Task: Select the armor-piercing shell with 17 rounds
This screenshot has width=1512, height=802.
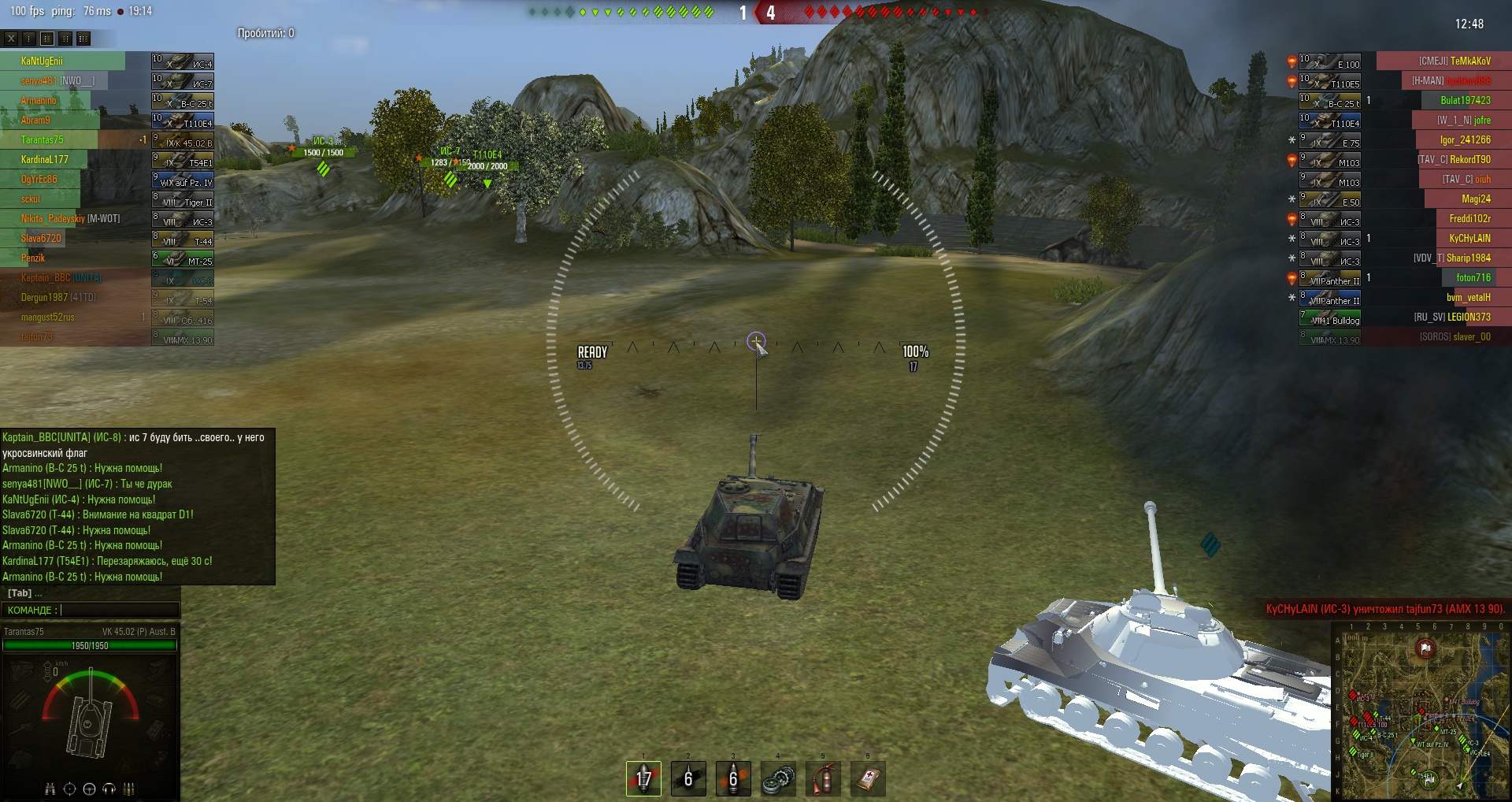Action: click(643, 778)
